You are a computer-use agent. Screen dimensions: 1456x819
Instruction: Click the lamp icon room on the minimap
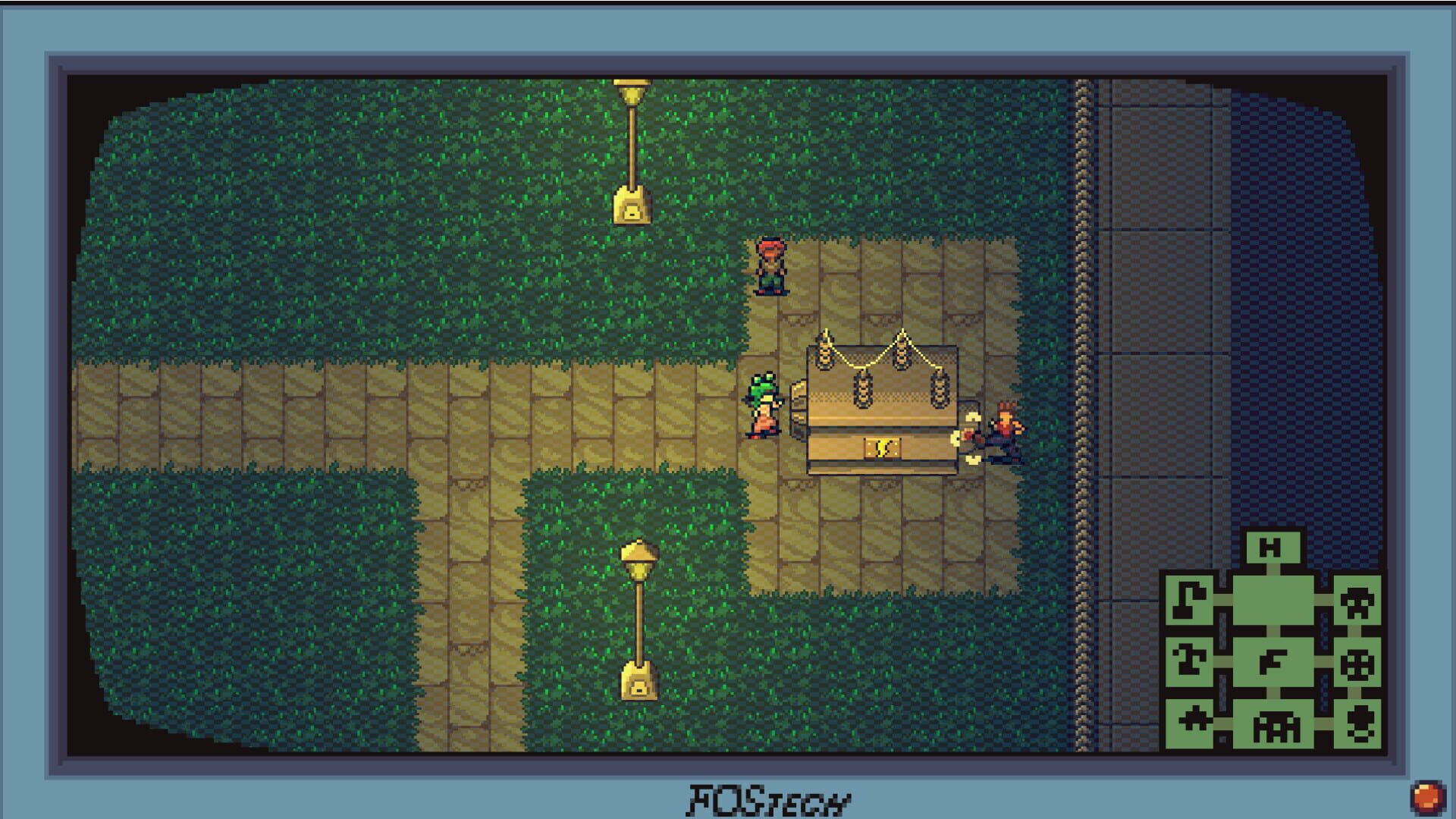(x=1191, y=599)
